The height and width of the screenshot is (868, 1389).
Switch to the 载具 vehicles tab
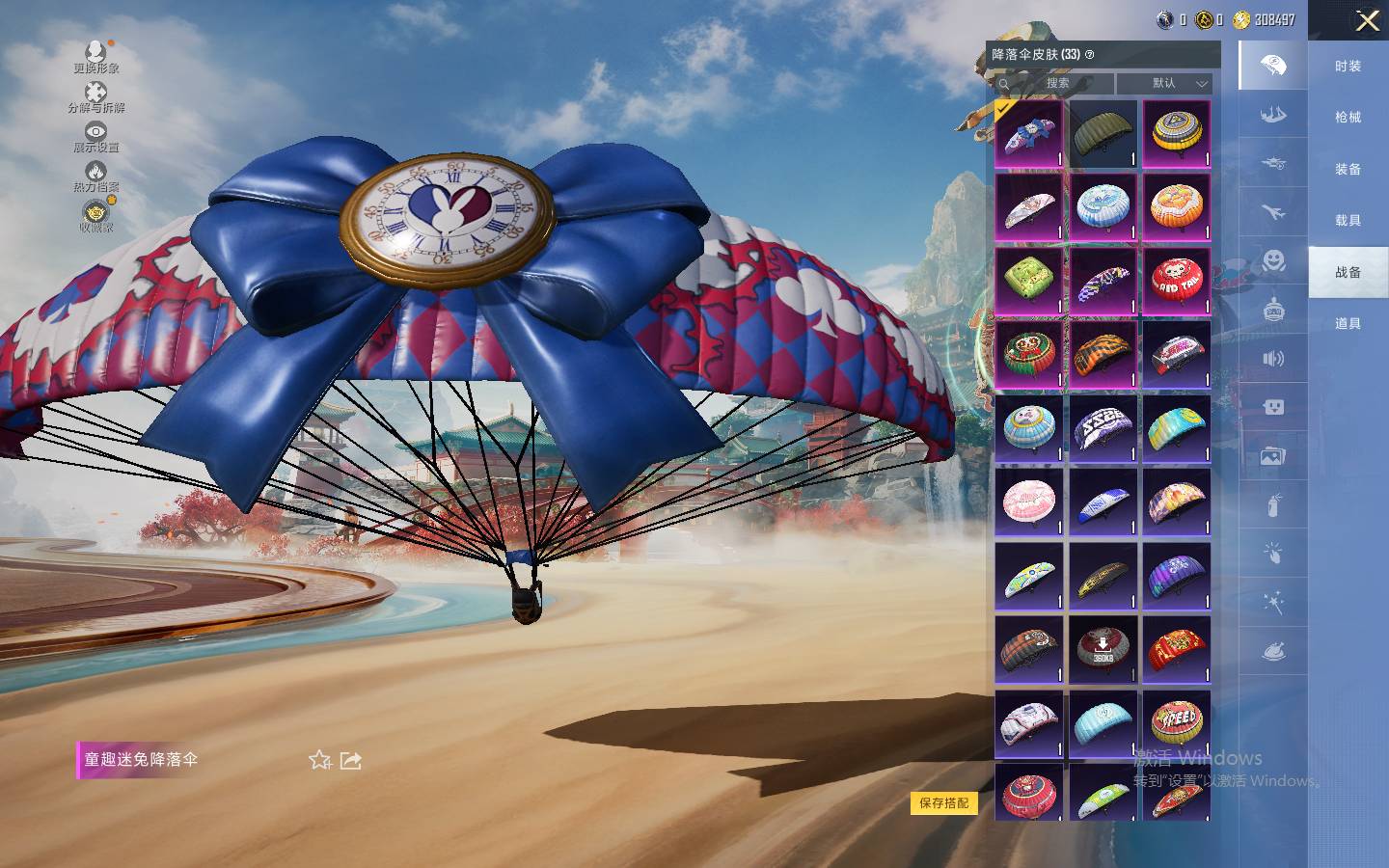tap(1348, 220)
